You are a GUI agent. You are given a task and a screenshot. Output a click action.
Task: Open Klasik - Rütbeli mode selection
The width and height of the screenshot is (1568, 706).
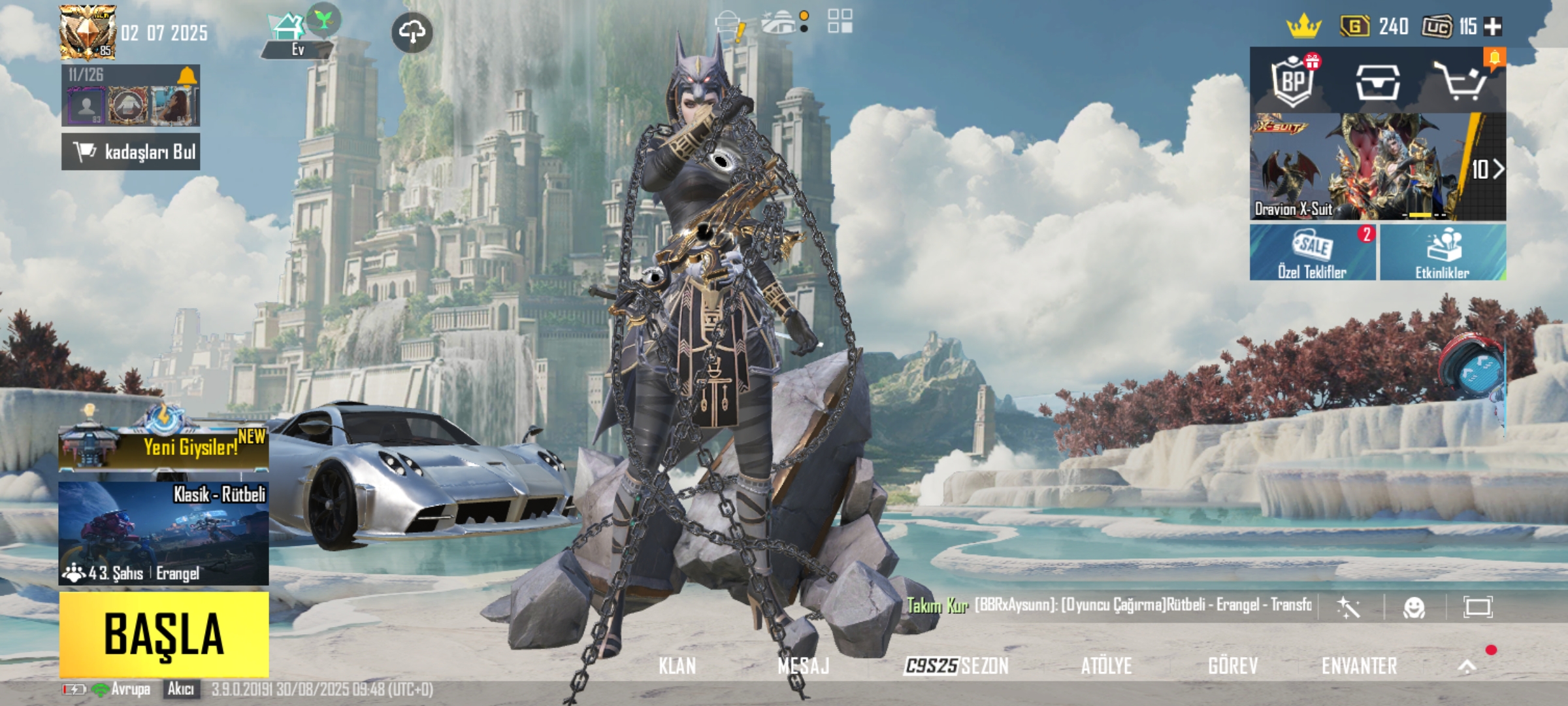point(163,533)
